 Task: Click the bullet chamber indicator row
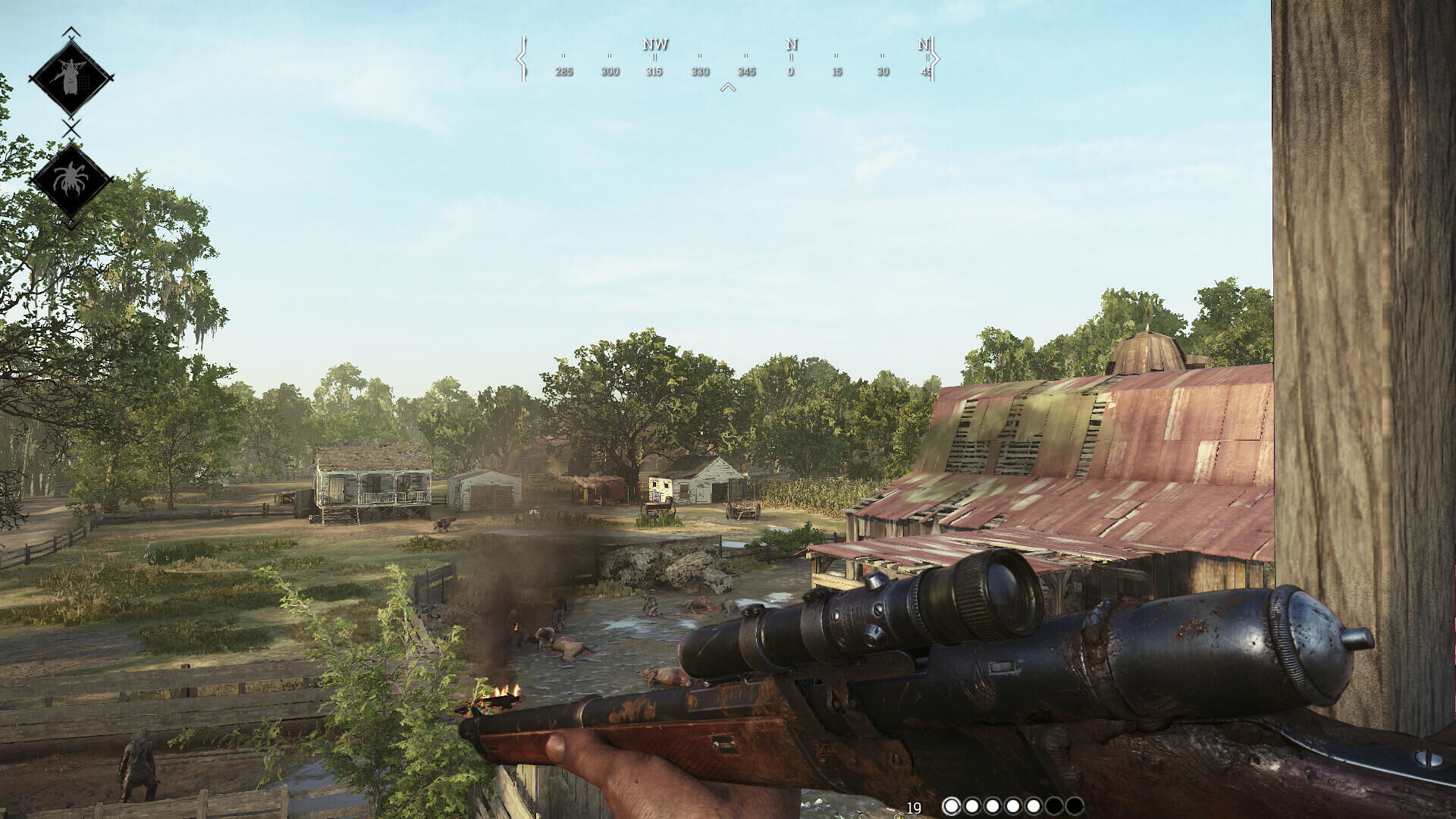point(1012,805)
